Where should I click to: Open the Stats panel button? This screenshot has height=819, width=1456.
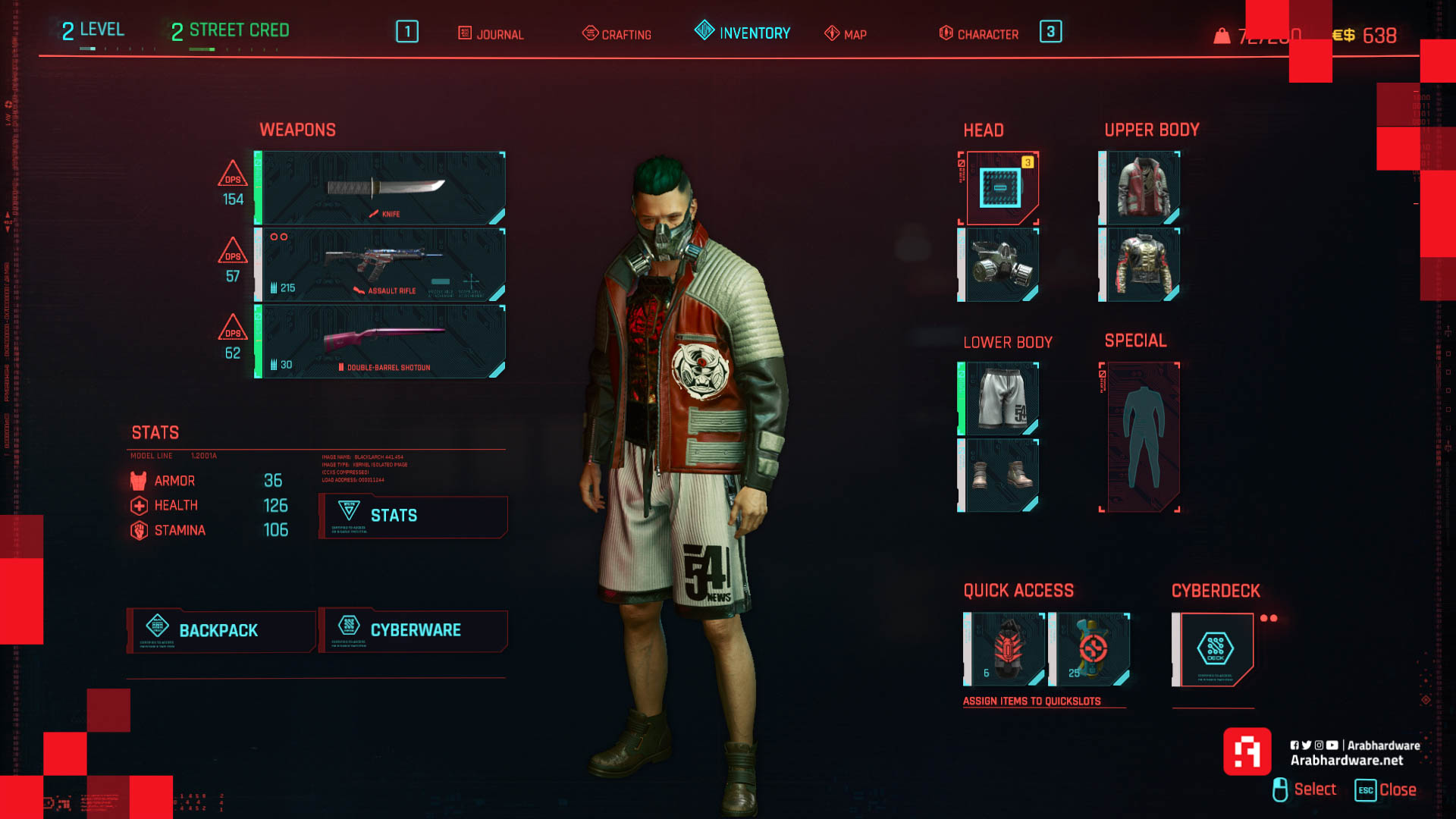(413, 516)
